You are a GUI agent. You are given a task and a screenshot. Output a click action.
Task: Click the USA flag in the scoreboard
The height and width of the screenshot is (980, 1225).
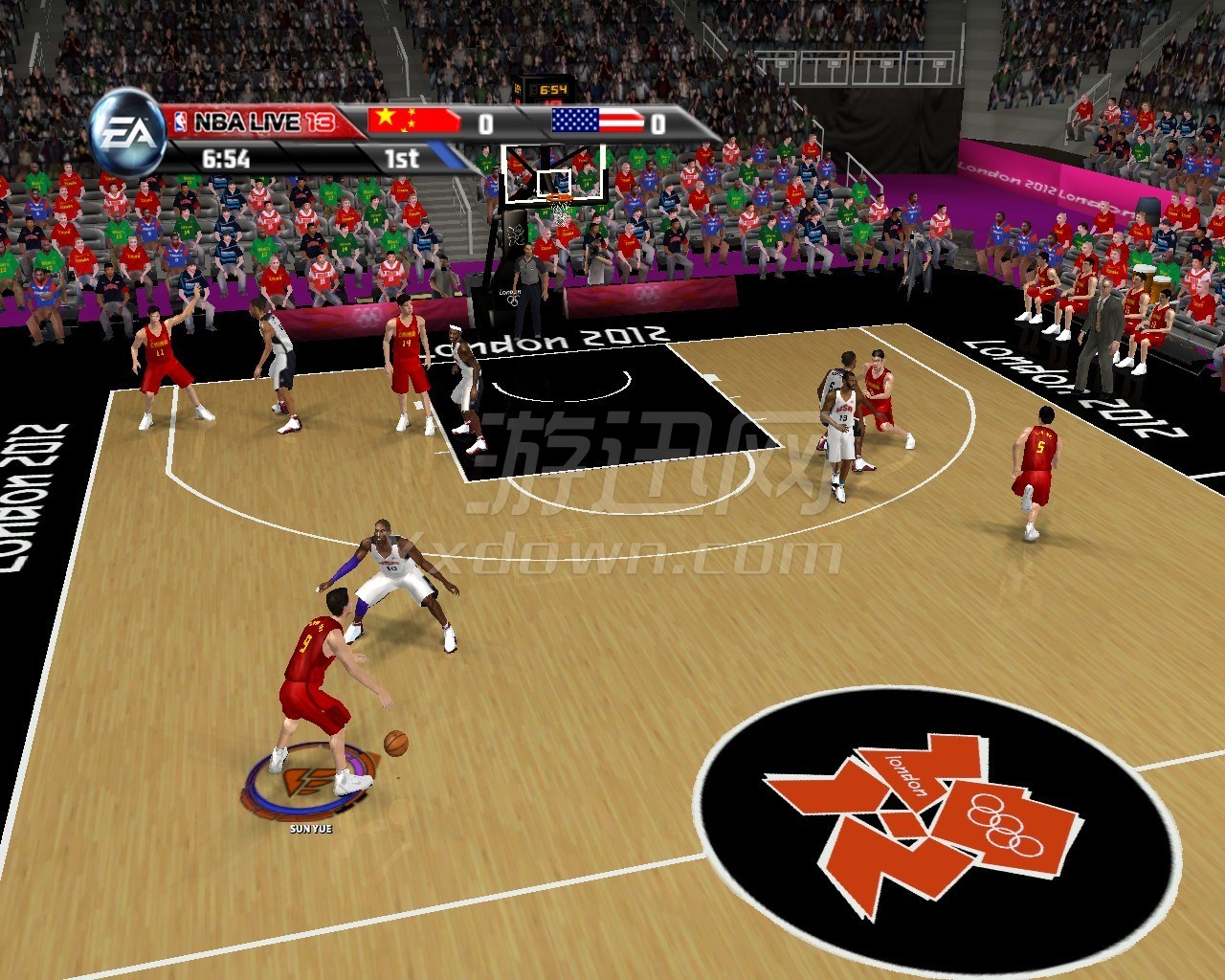coord(598,122)
